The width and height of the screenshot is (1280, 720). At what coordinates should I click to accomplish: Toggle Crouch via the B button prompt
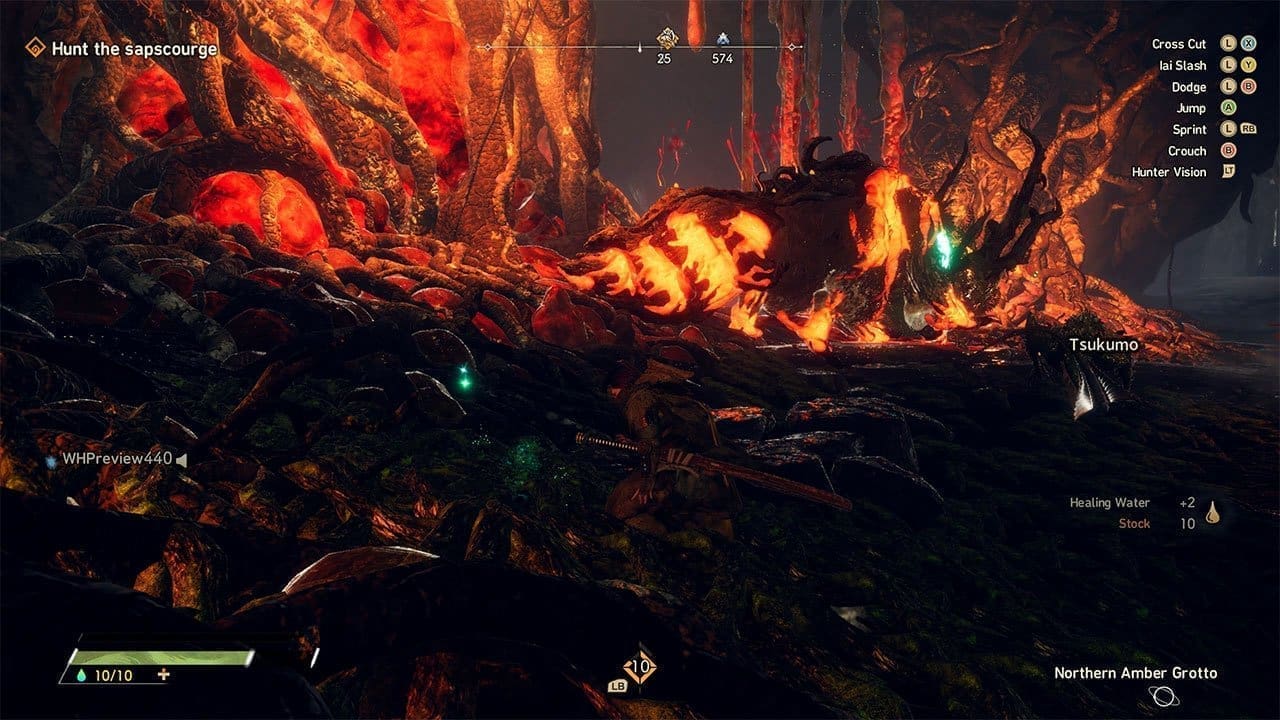[x=1228, y=151]
